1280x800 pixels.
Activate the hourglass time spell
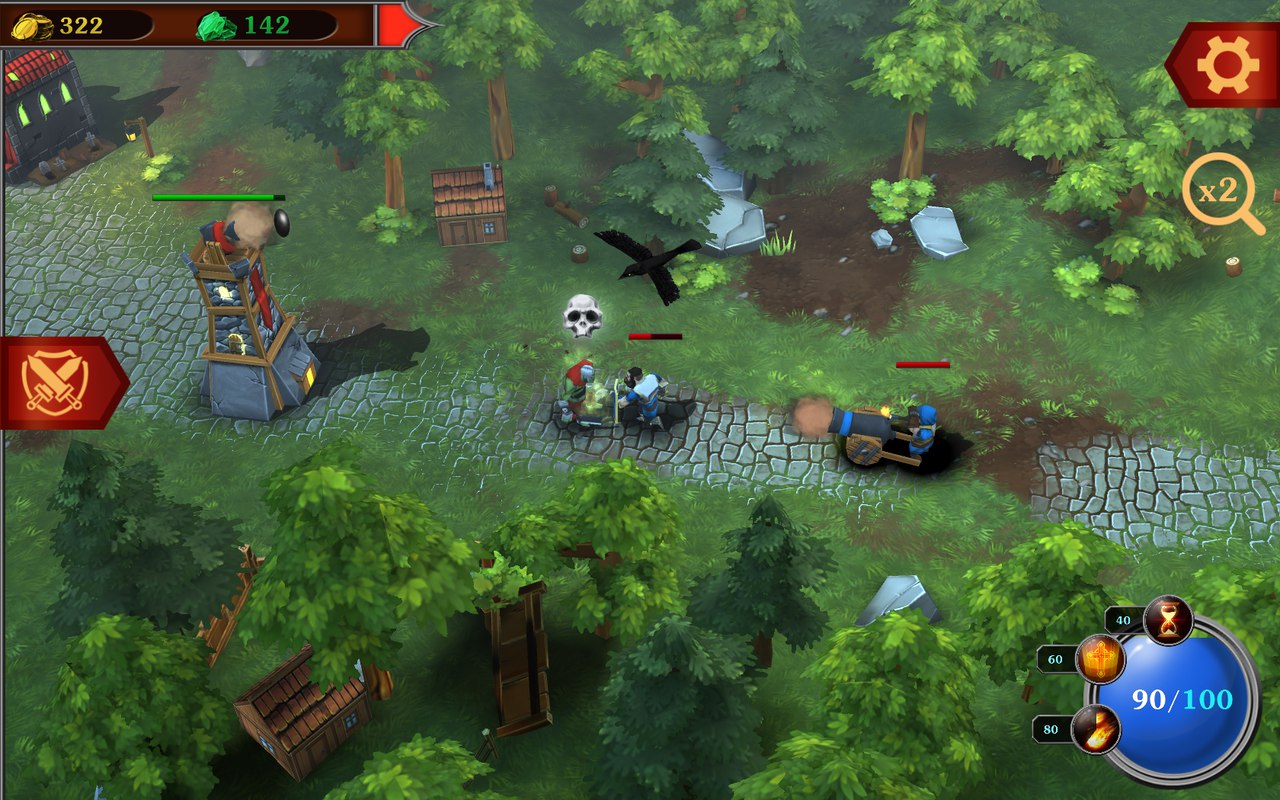1167,620
